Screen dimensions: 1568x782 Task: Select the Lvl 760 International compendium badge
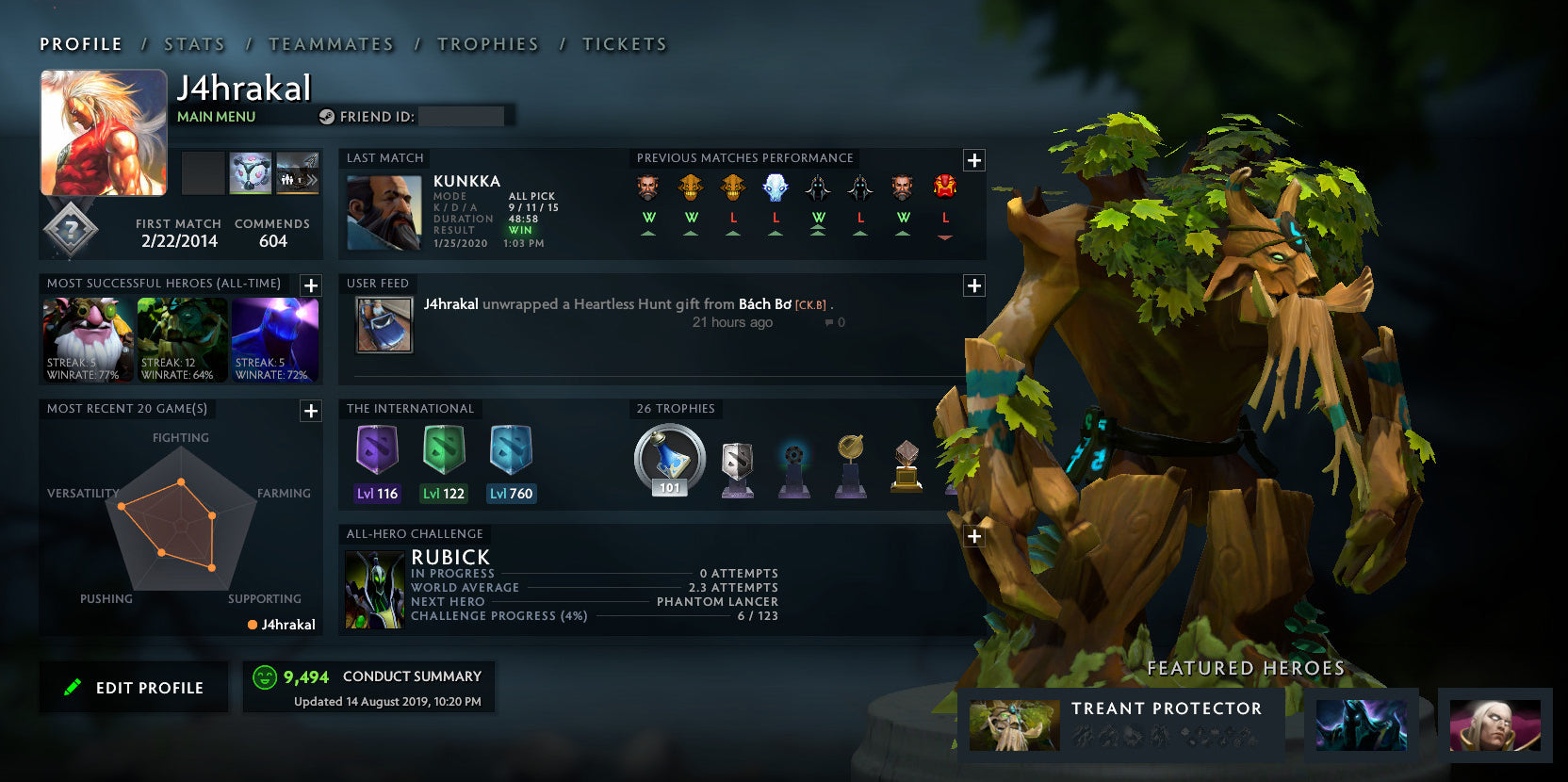tap(511, 452)
